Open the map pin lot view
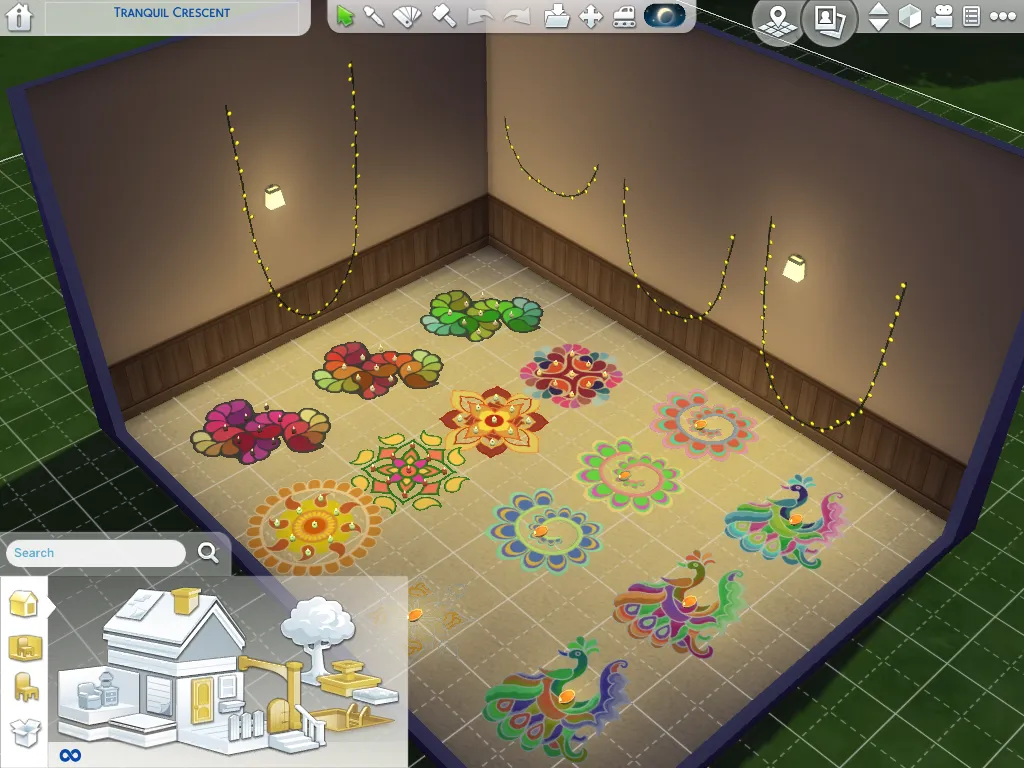Screen dimensions: 1024x768 777,19
